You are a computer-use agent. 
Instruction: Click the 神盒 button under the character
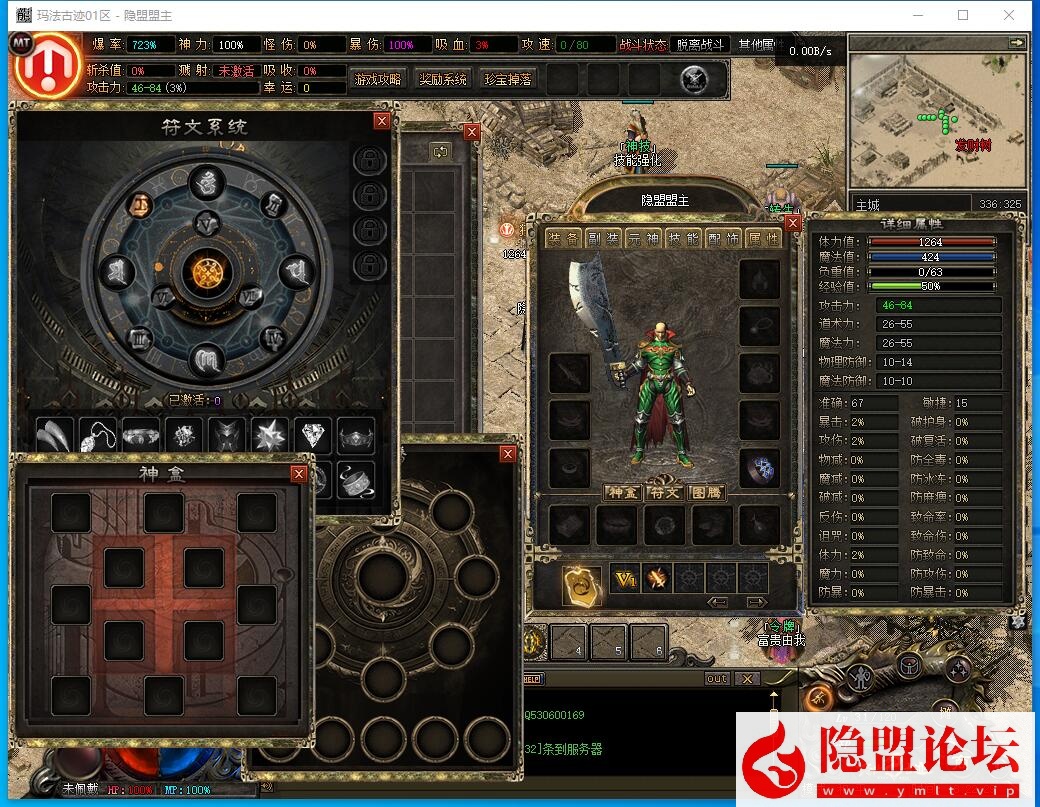click(622, 492)
